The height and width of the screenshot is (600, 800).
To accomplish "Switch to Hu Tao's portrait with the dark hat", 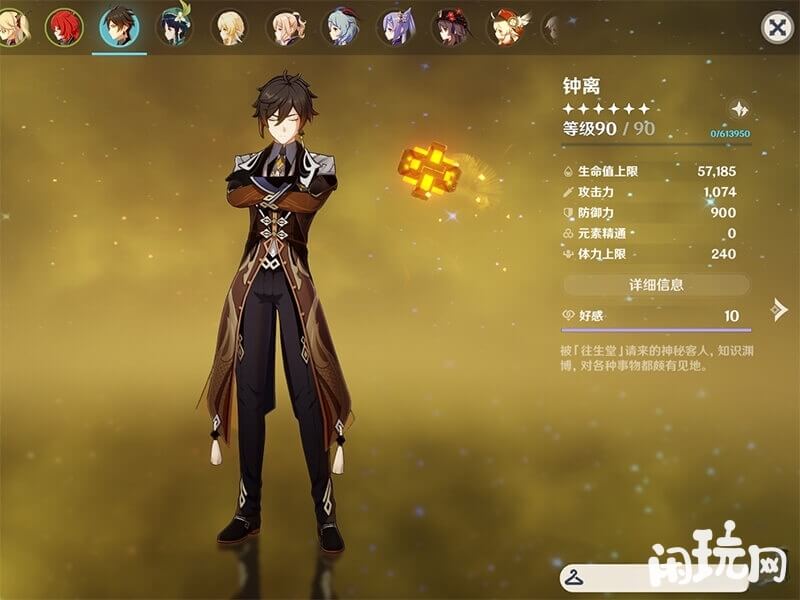I will (x=452, y=27).
